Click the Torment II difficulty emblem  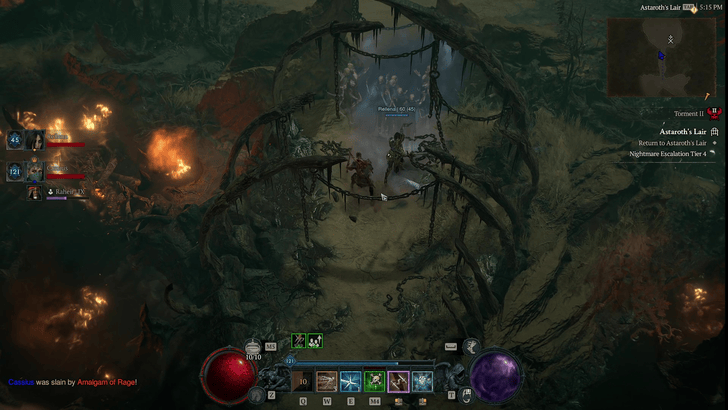coord(713,114)
